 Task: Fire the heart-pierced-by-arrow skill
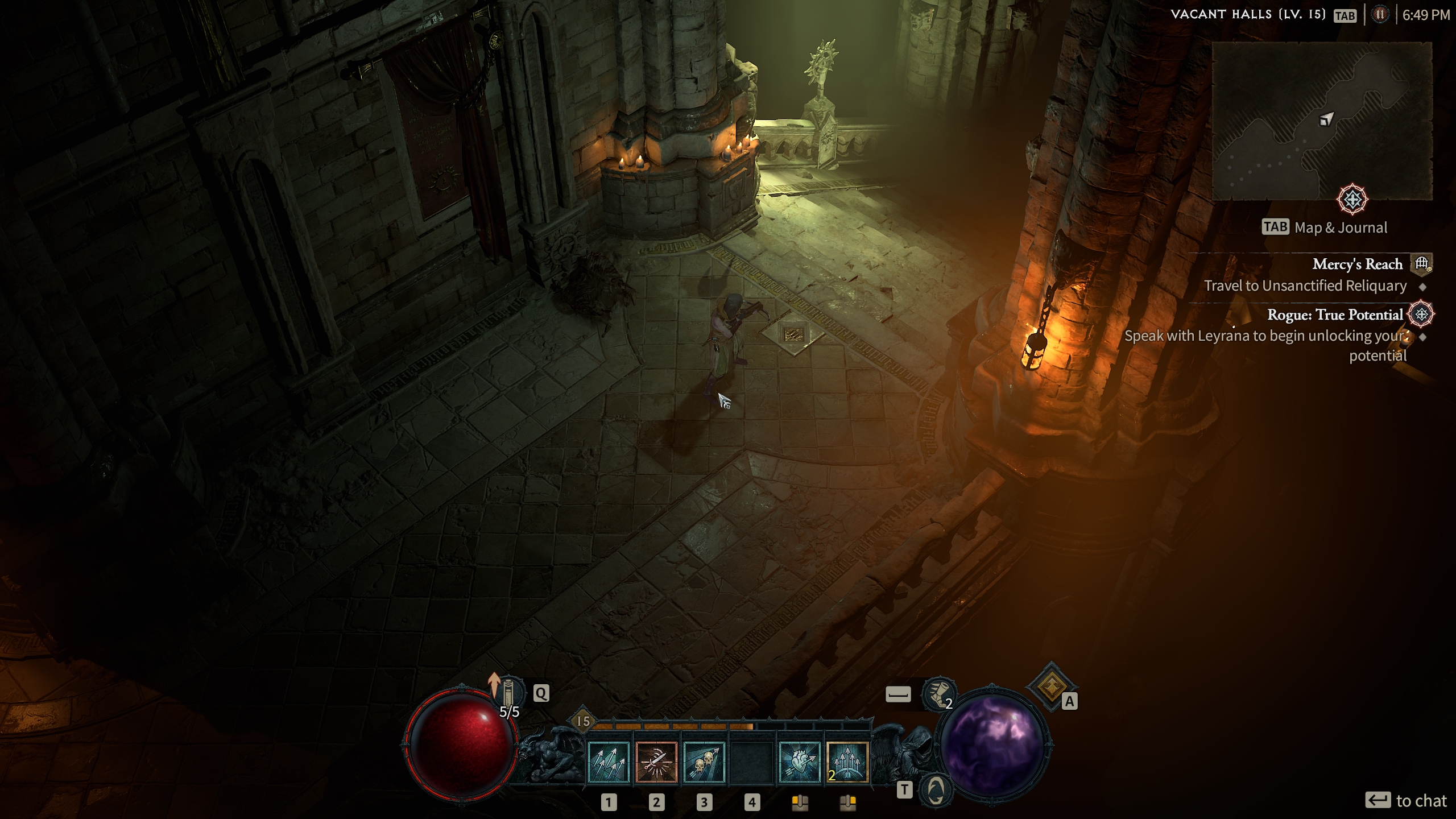pos(800,763)
